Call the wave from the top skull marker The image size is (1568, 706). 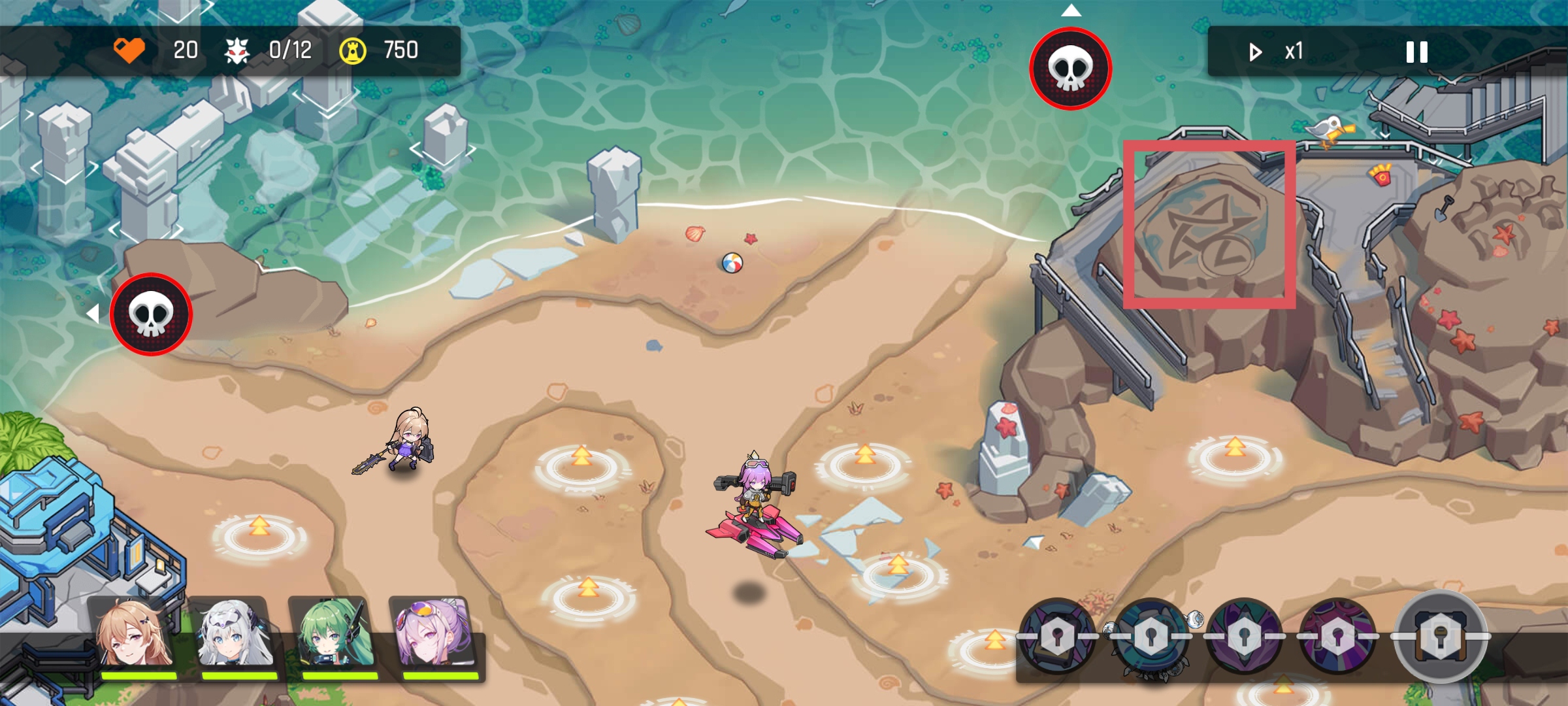point(1070,69)
